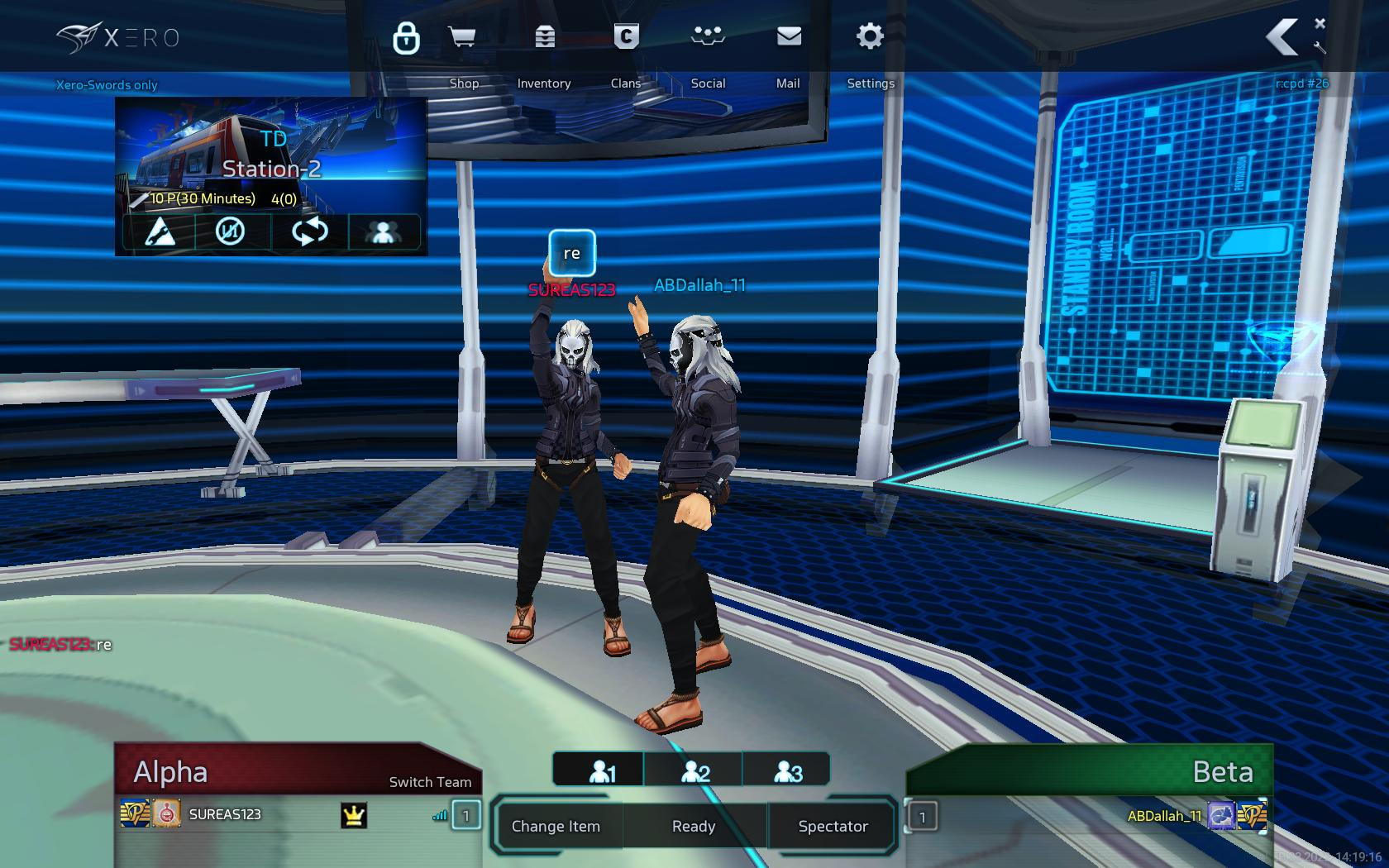Select ABDallah_11 in the Beta team list
This screenshot has width=1389, height=868.
coord(1164,816)
